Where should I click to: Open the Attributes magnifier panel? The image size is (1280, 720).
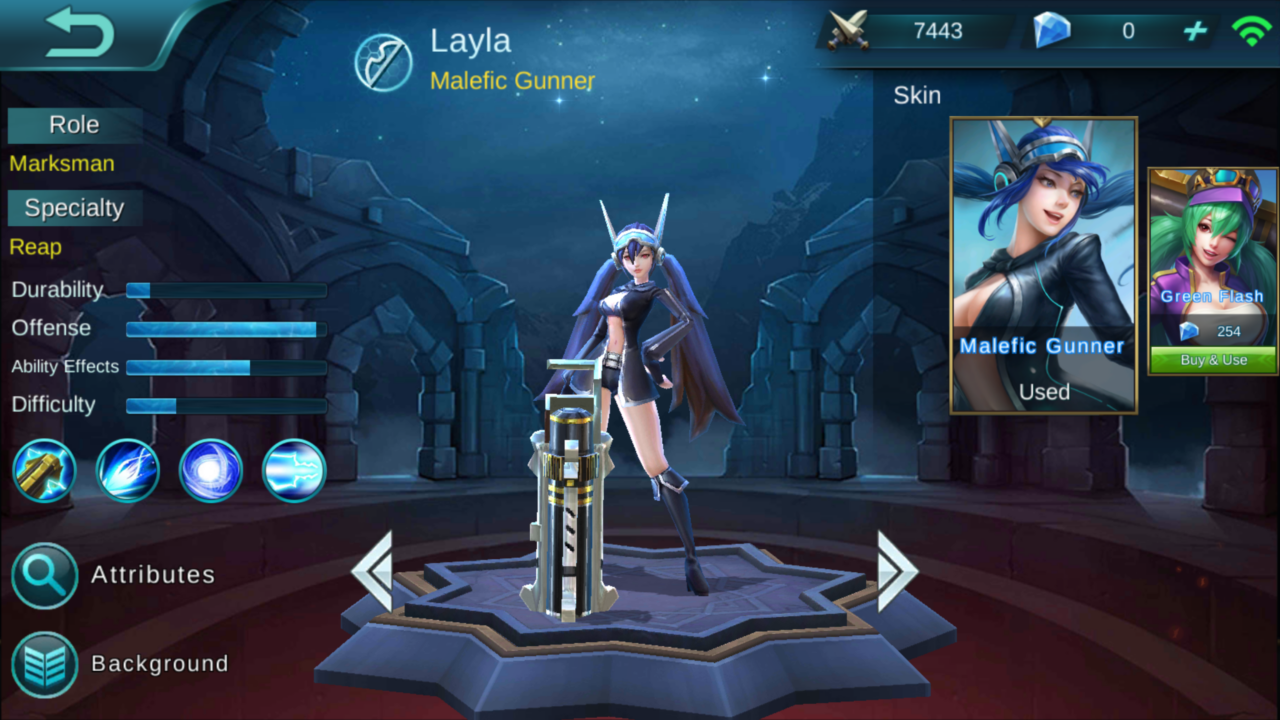coord(44,576)
